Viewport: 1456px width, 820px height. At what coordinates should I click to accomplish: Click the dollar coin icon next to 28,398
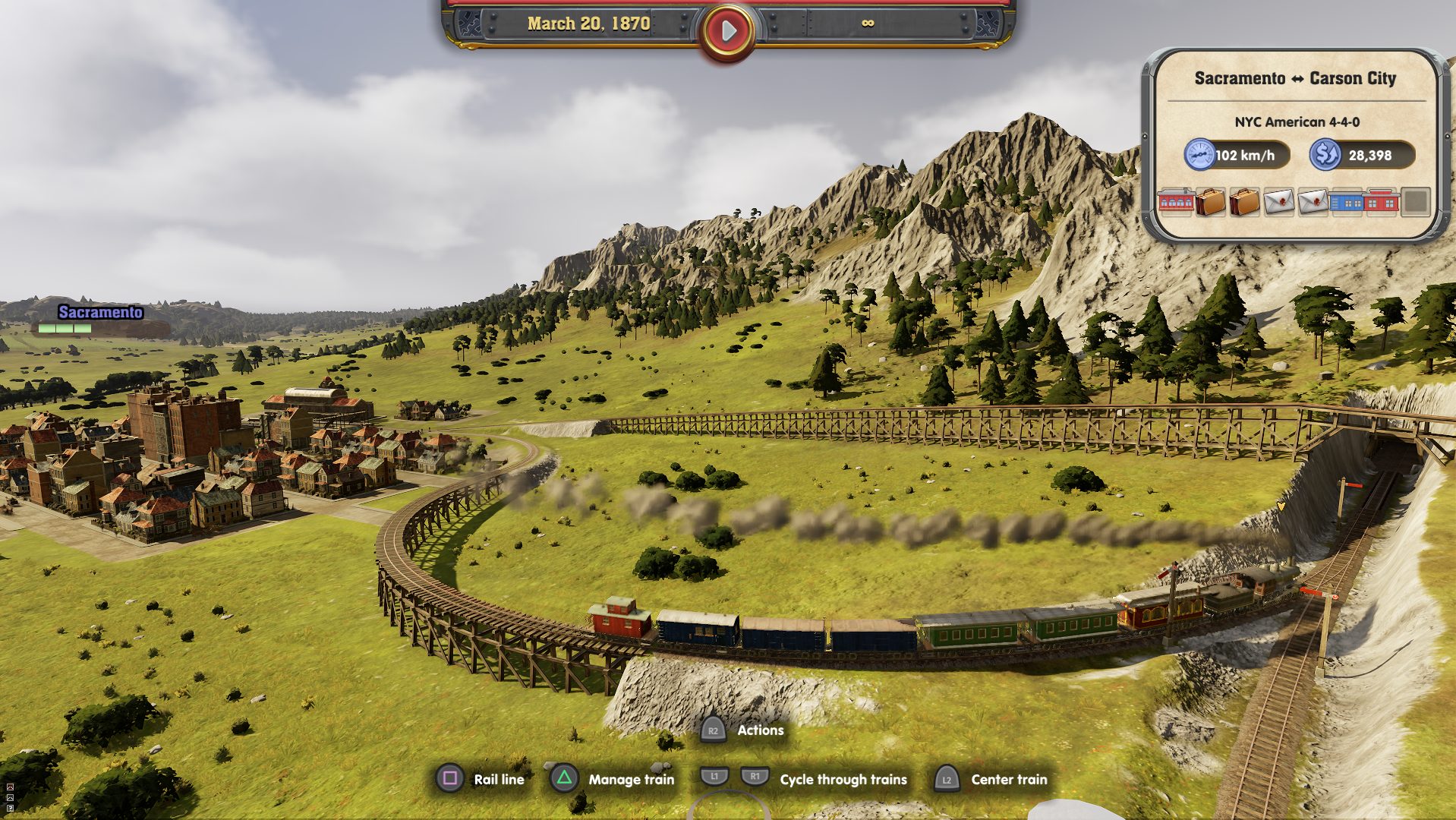point(1324,154)
